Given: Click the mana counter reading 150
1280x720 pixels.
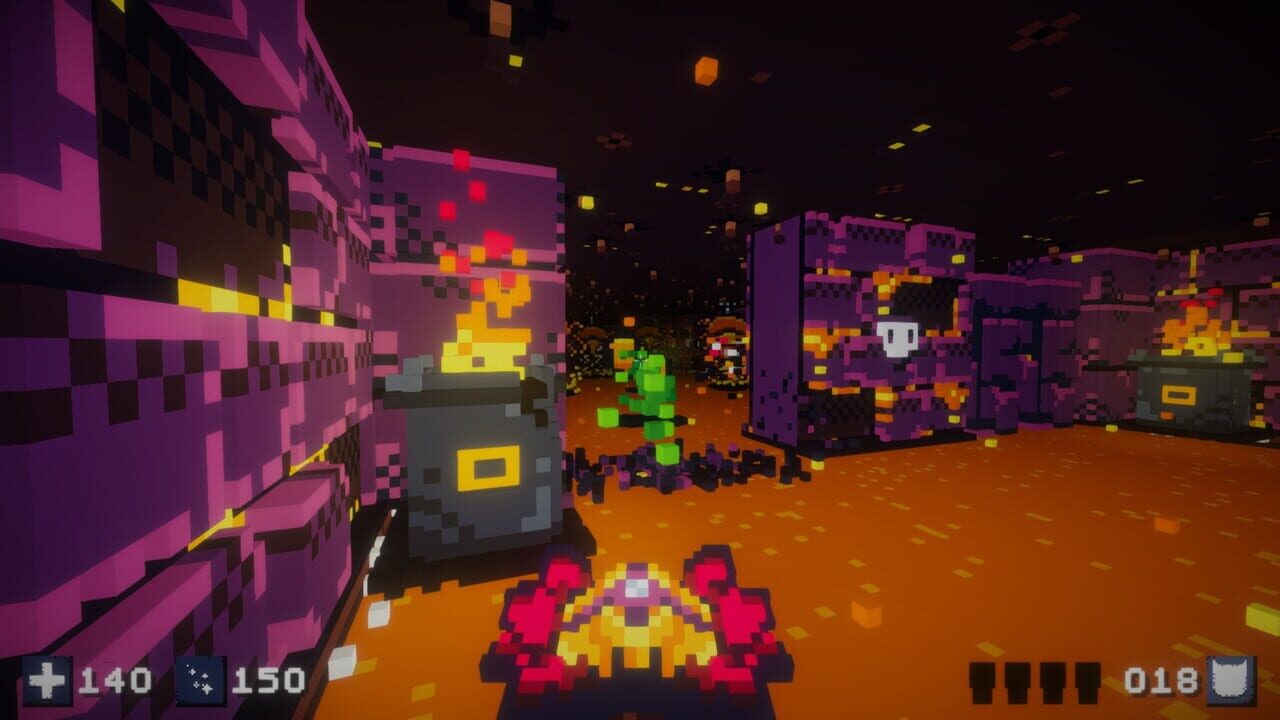Looking at the screenshot, I should coord(270,679).
